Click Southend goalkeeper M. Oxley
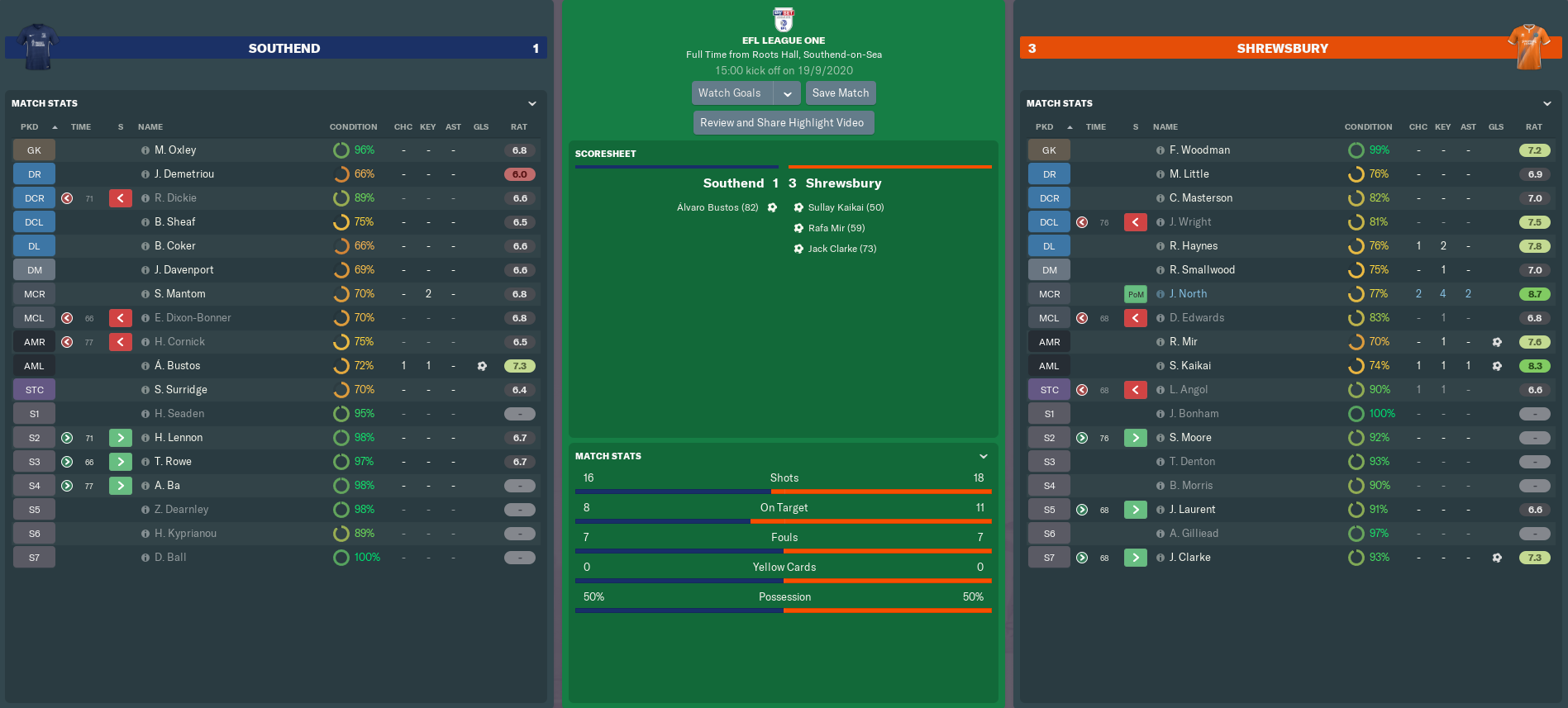This screenshot has width=1568, height=708. (175, 150)
